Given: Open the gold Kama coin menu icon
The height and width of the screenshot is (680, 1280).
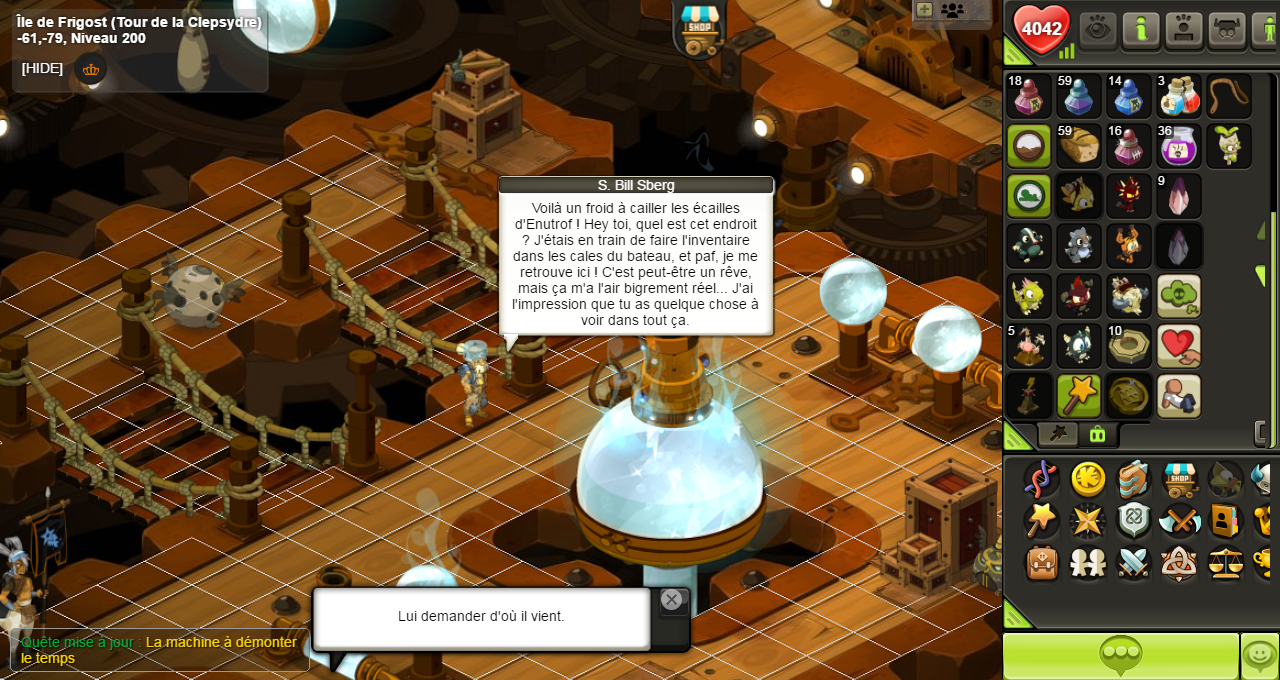Looking at the screenshot, I should coord(1088,479).
